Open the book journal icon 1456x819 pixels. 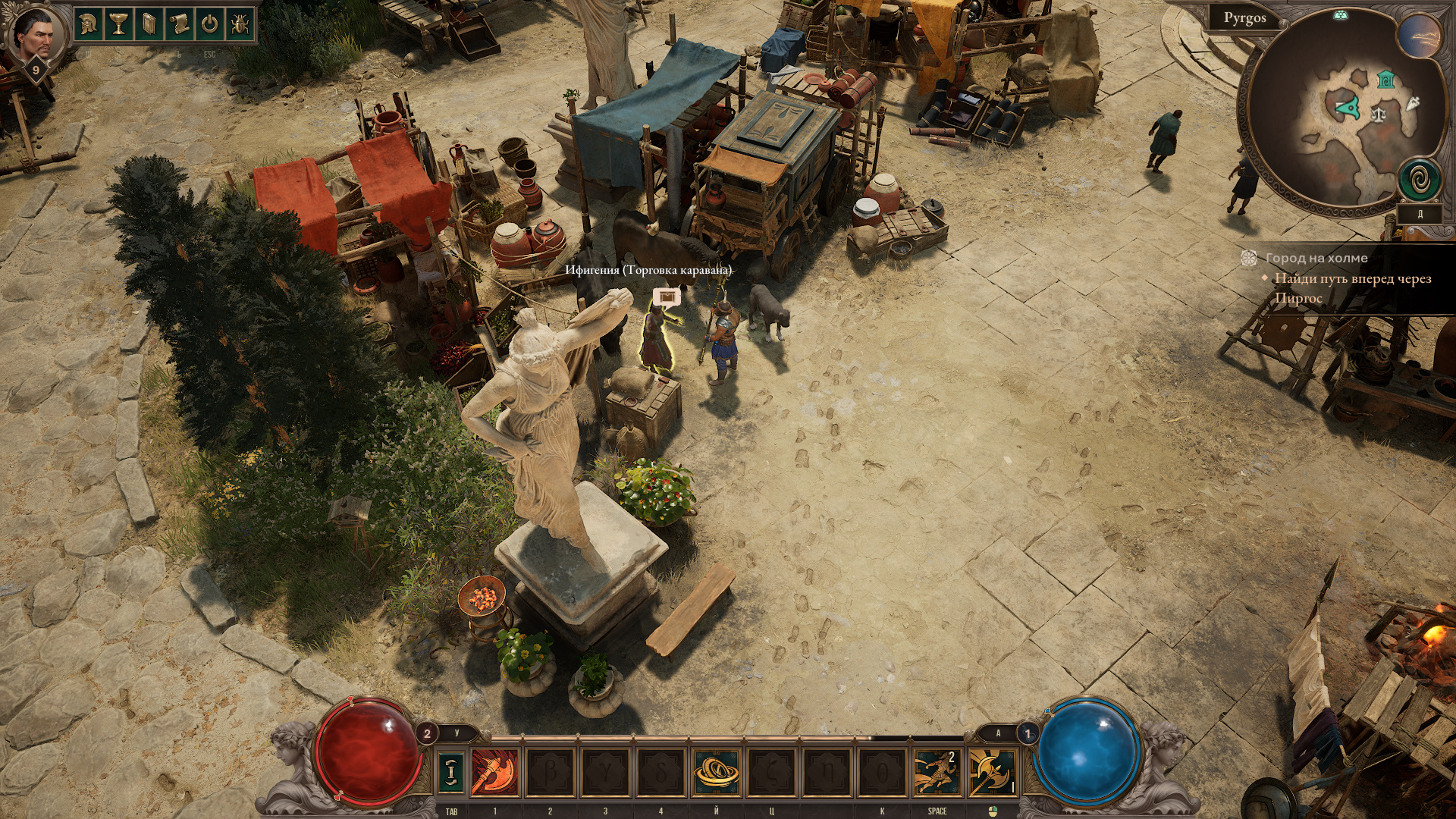tap(149, 24)
